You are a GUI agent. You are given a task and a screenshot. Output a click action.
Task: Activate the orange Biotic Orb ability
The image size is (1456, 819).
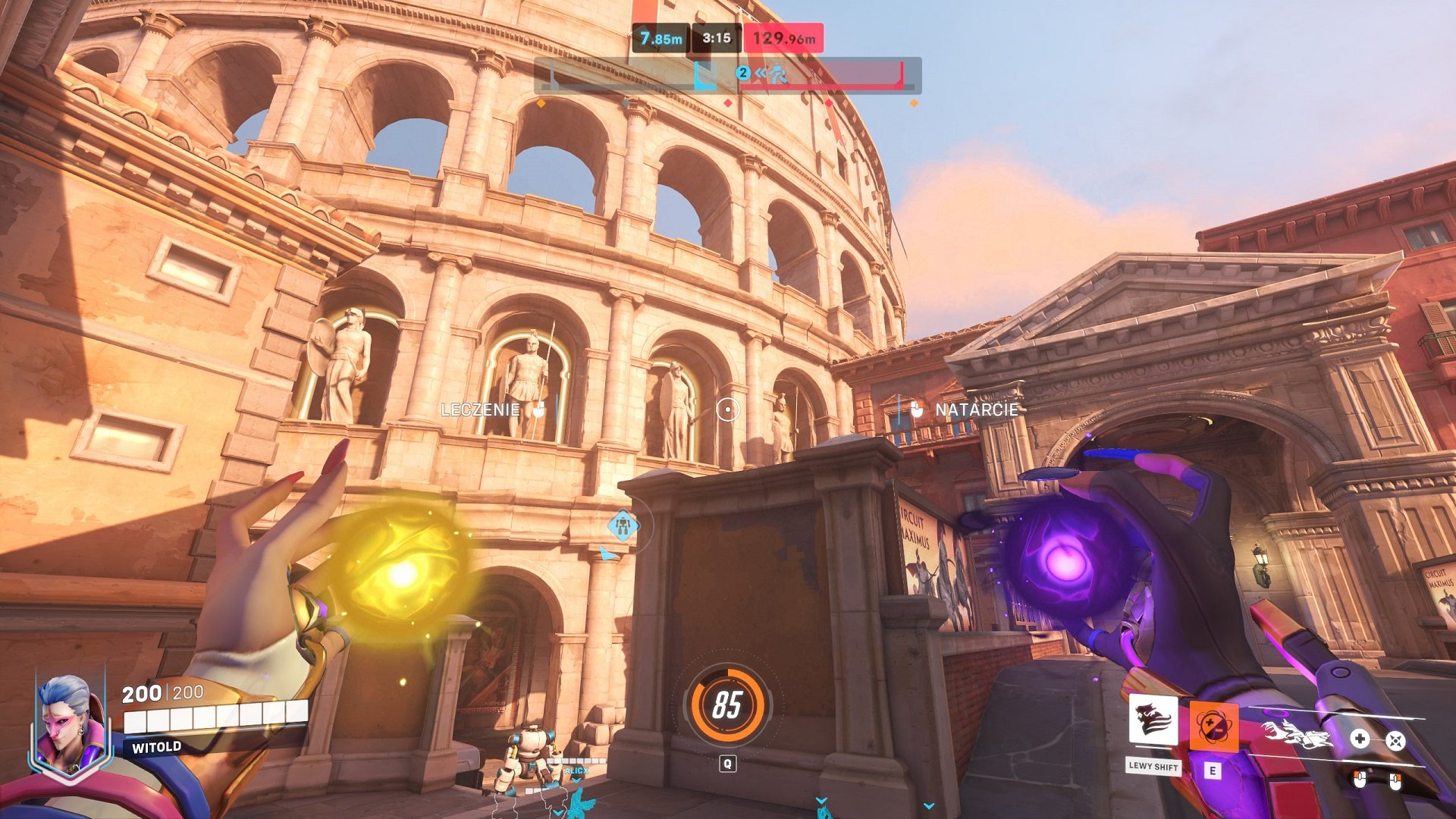coord(1213,726)
